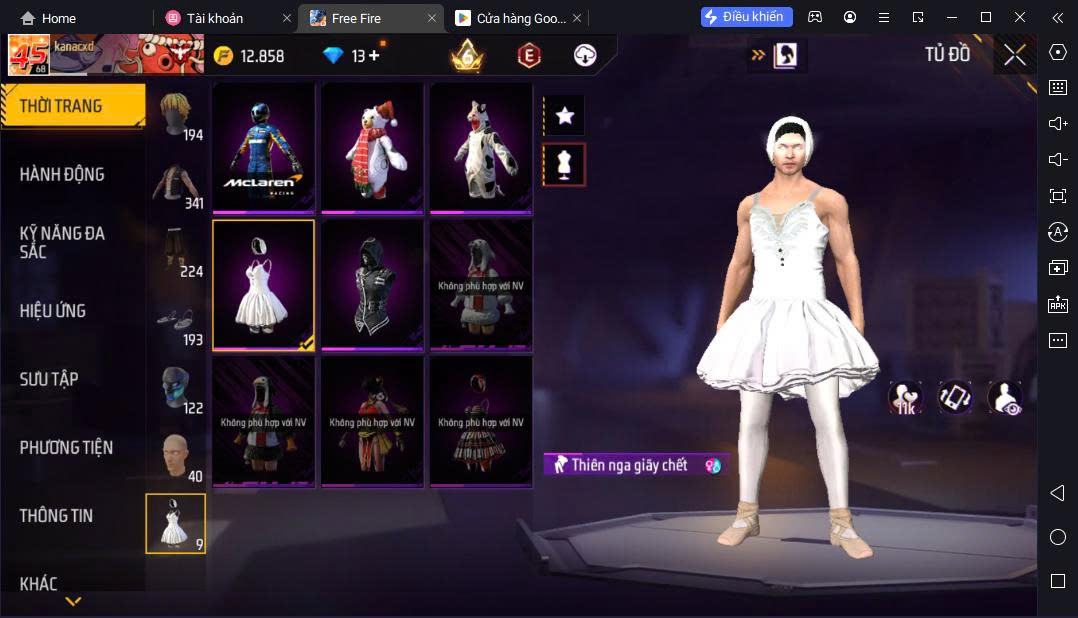This screenshot has height=618, width=1078.
Task: Open the HIỆU ỨNG section
Action: 53,311
